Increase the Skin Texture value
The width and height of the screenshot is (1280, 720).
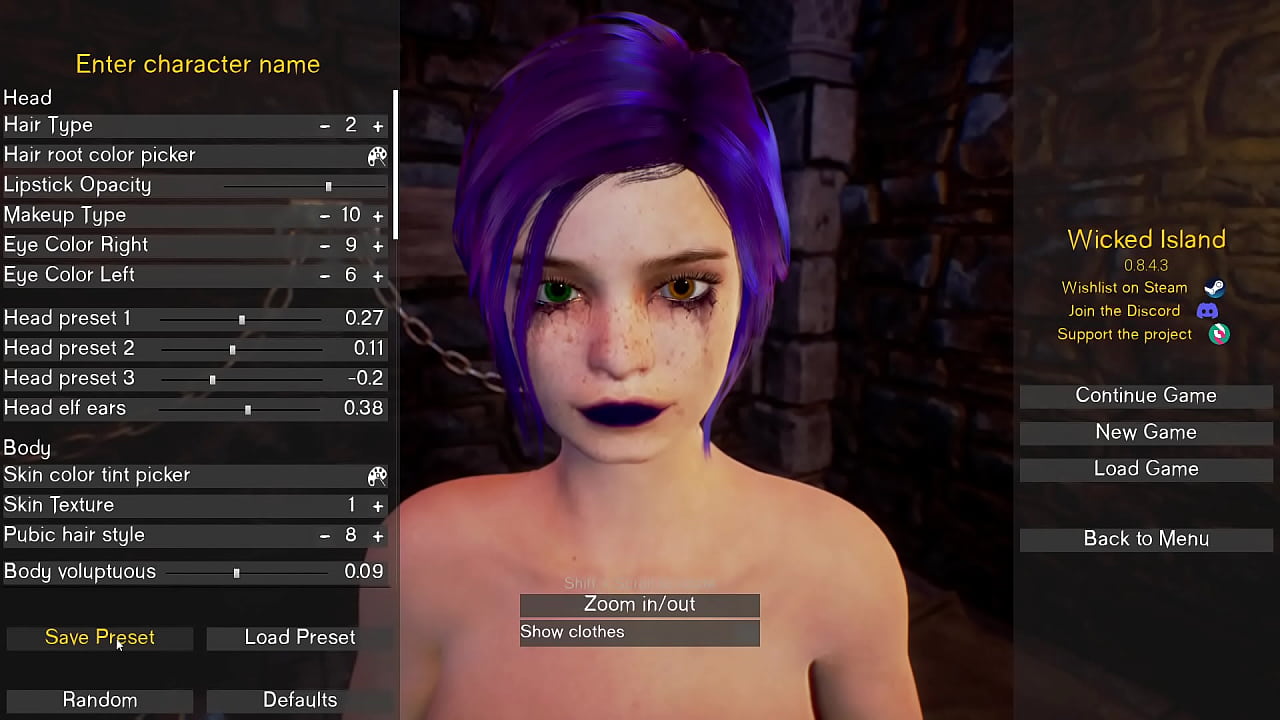click(378, 506)
